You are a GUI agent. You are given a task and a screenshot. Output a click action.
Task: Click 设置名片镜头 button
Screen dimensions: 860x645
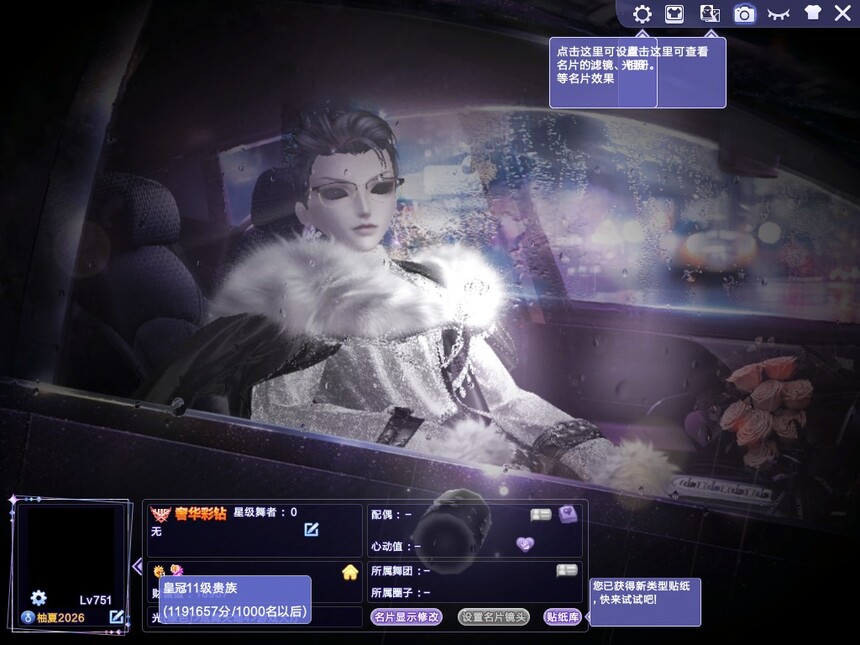click(493, 617)
